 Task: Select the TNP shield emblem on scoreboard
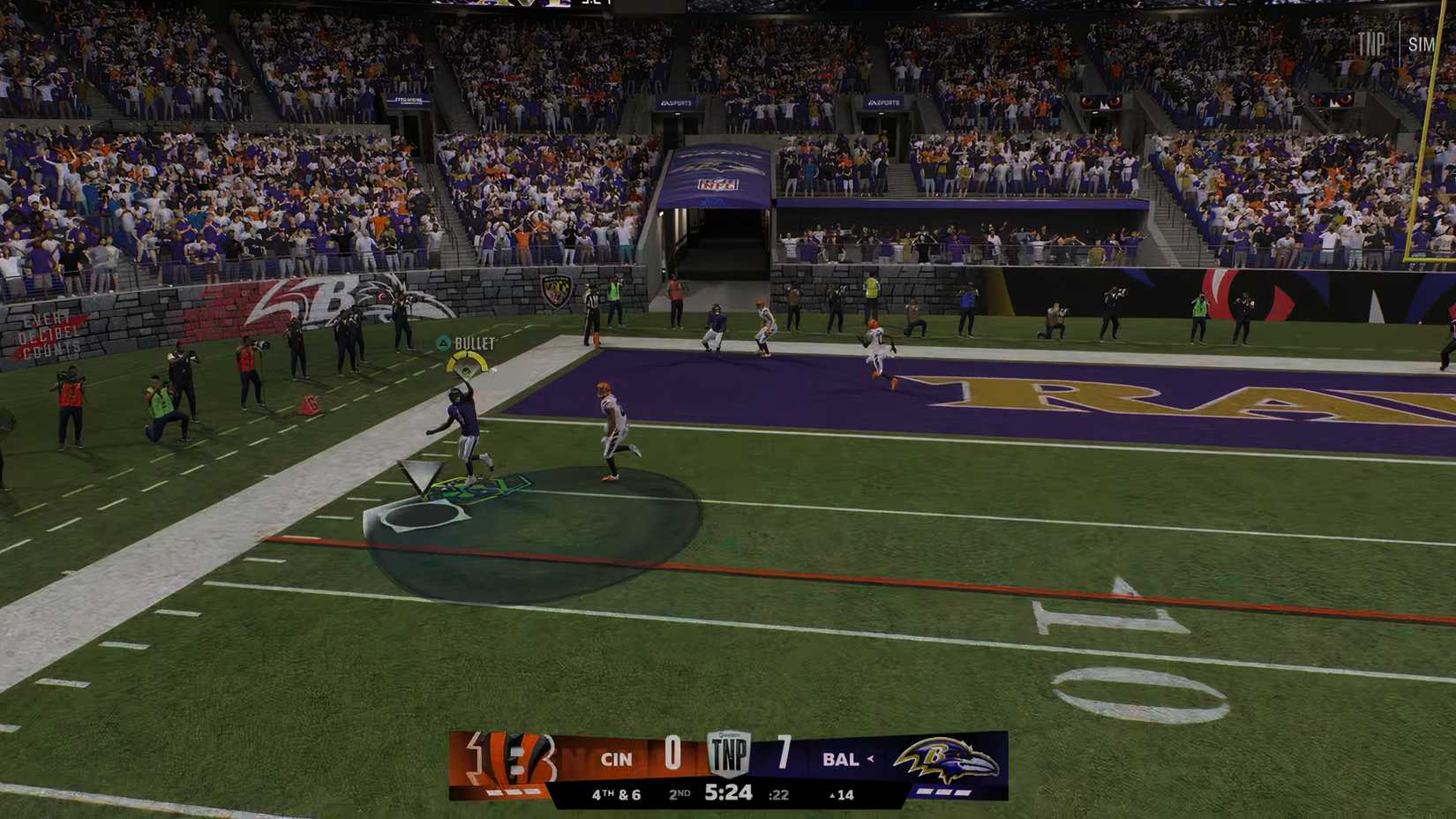pos(731,754)
